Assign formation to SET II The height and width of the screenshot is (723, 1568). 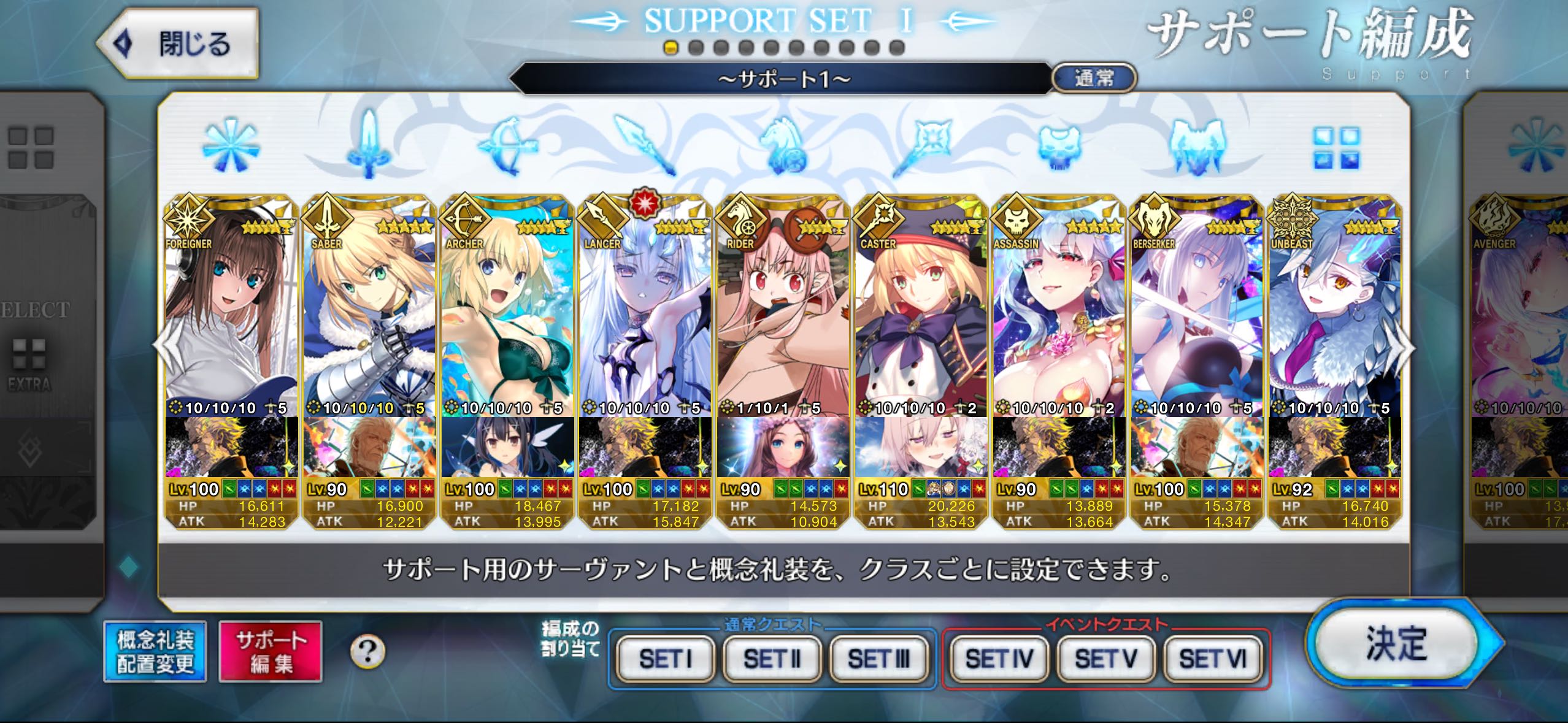772,659
